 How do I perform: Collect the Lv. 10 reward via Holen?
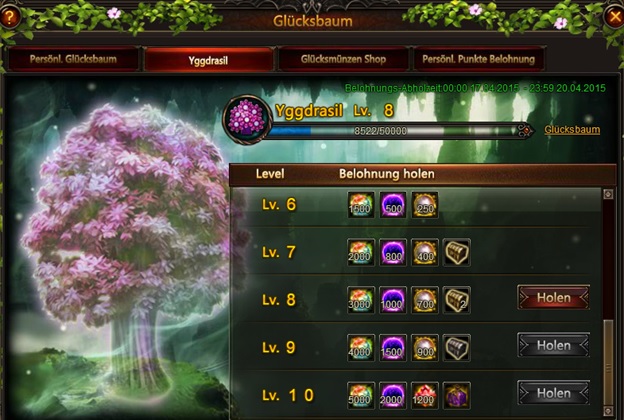tap(553, 391)
